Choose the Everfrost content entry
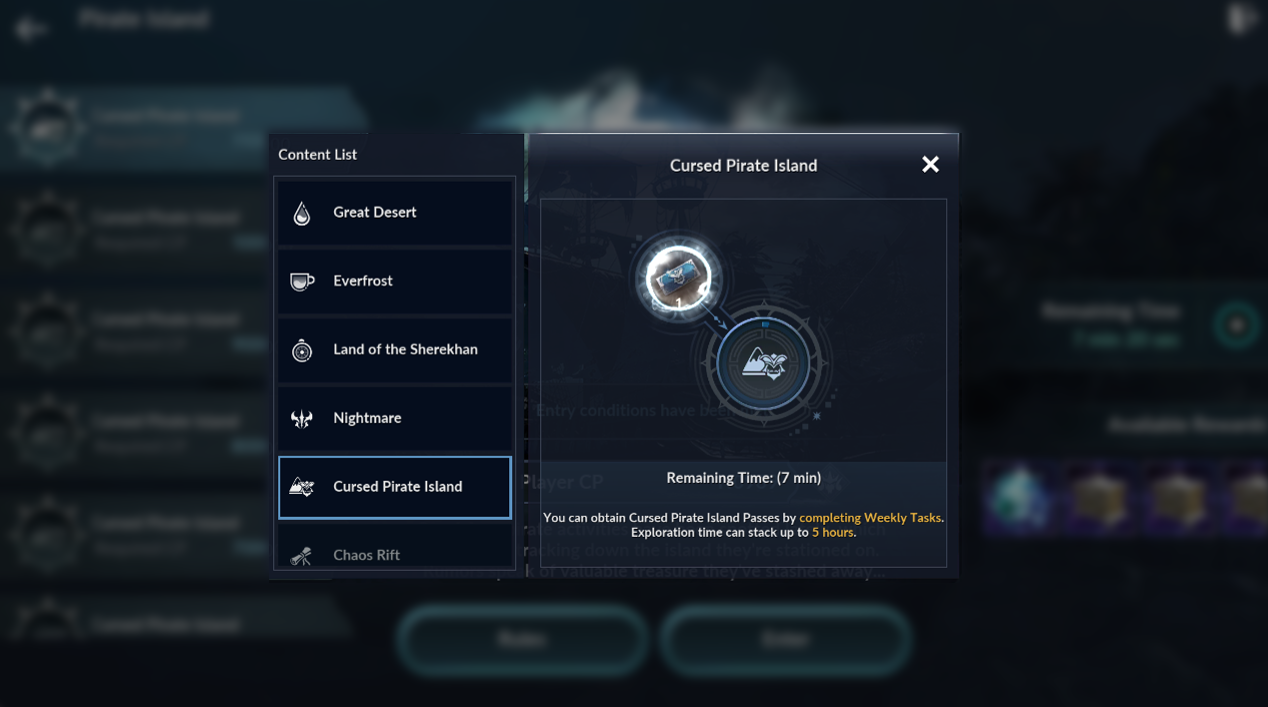The image size is (1268, 707). click(x=395, y=281)
